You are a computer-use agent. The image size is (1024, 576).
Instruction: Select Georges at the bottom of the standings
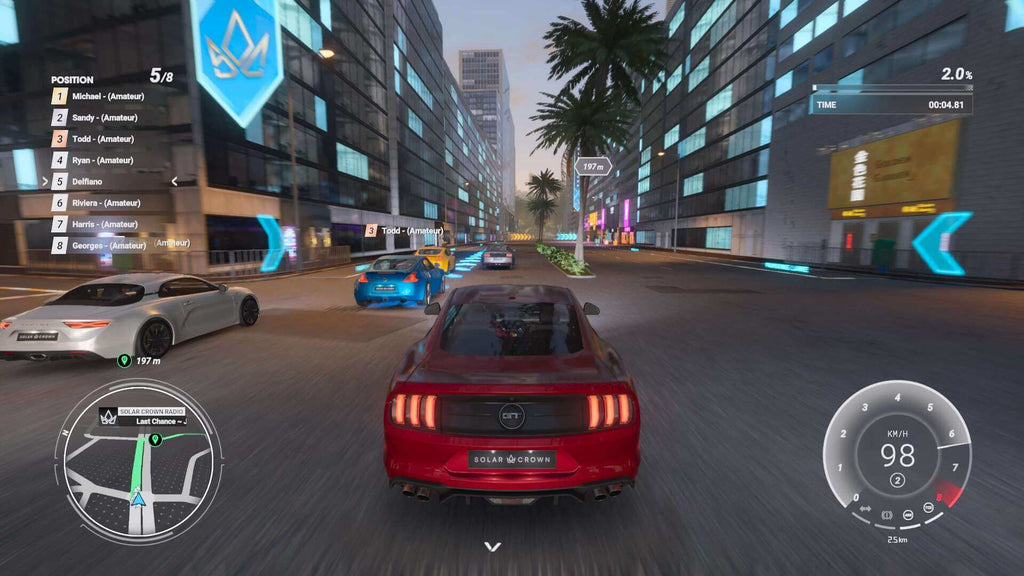(108, 245)
